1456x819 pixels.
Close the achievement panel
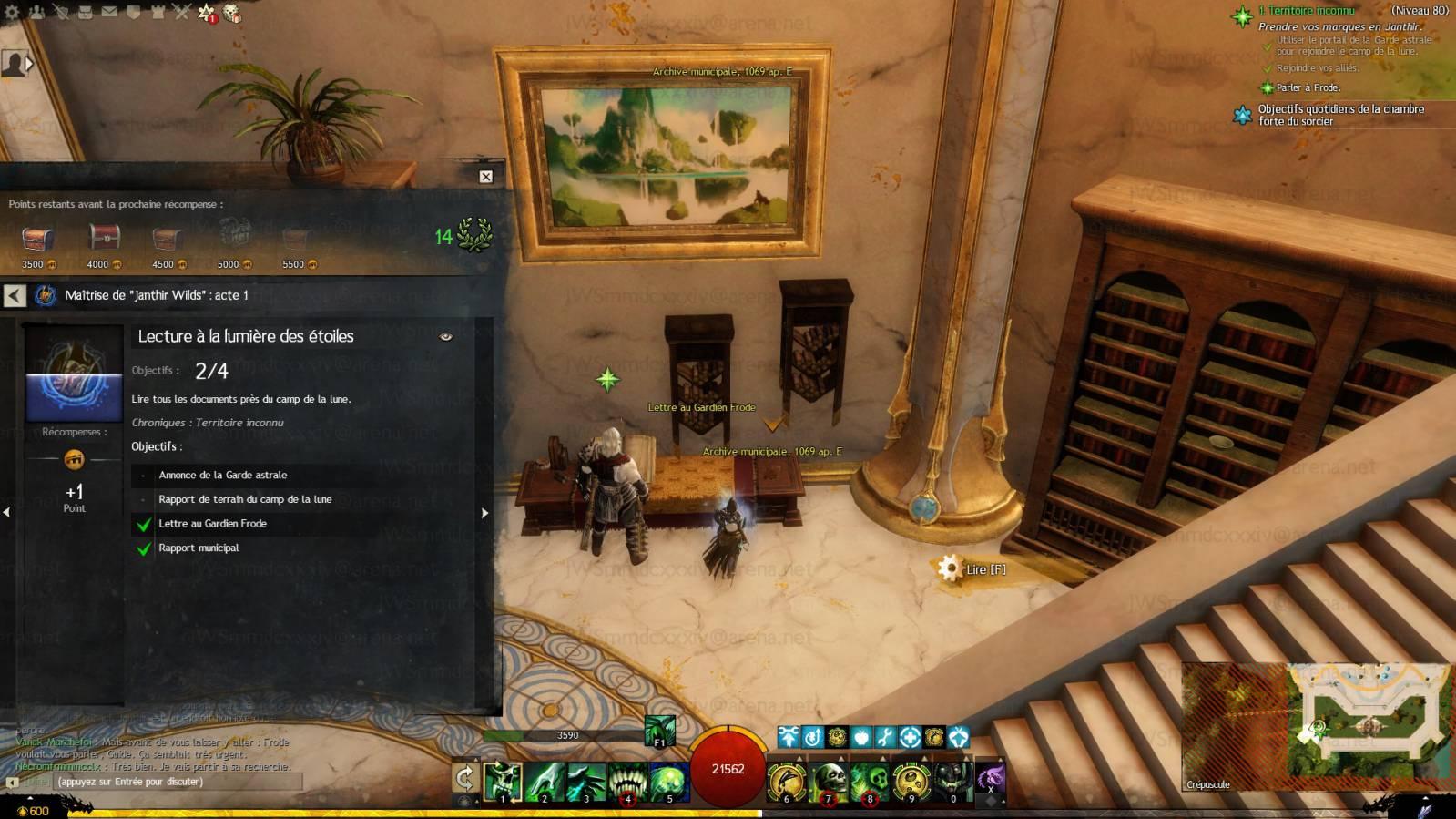486,177
